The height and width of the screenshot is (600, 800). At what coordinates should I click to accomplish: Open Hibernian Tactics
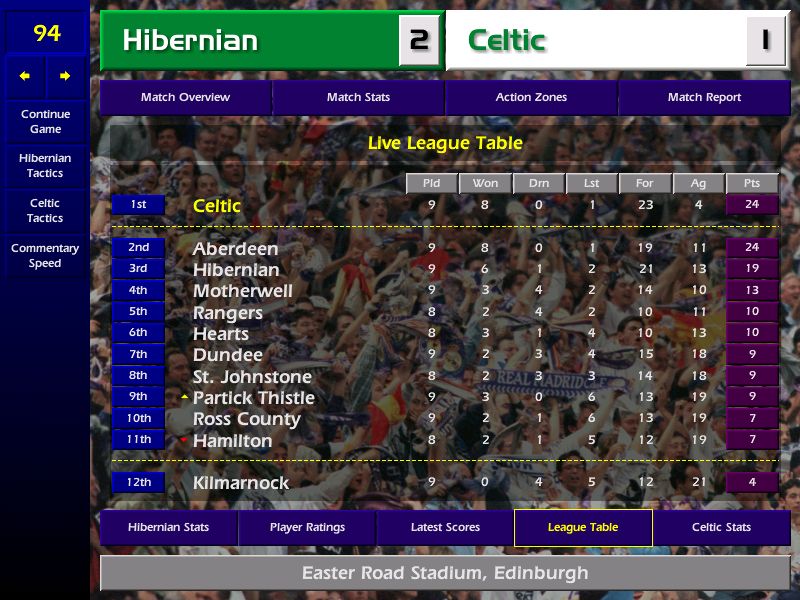pyautogui.click(x=45, y=165)
